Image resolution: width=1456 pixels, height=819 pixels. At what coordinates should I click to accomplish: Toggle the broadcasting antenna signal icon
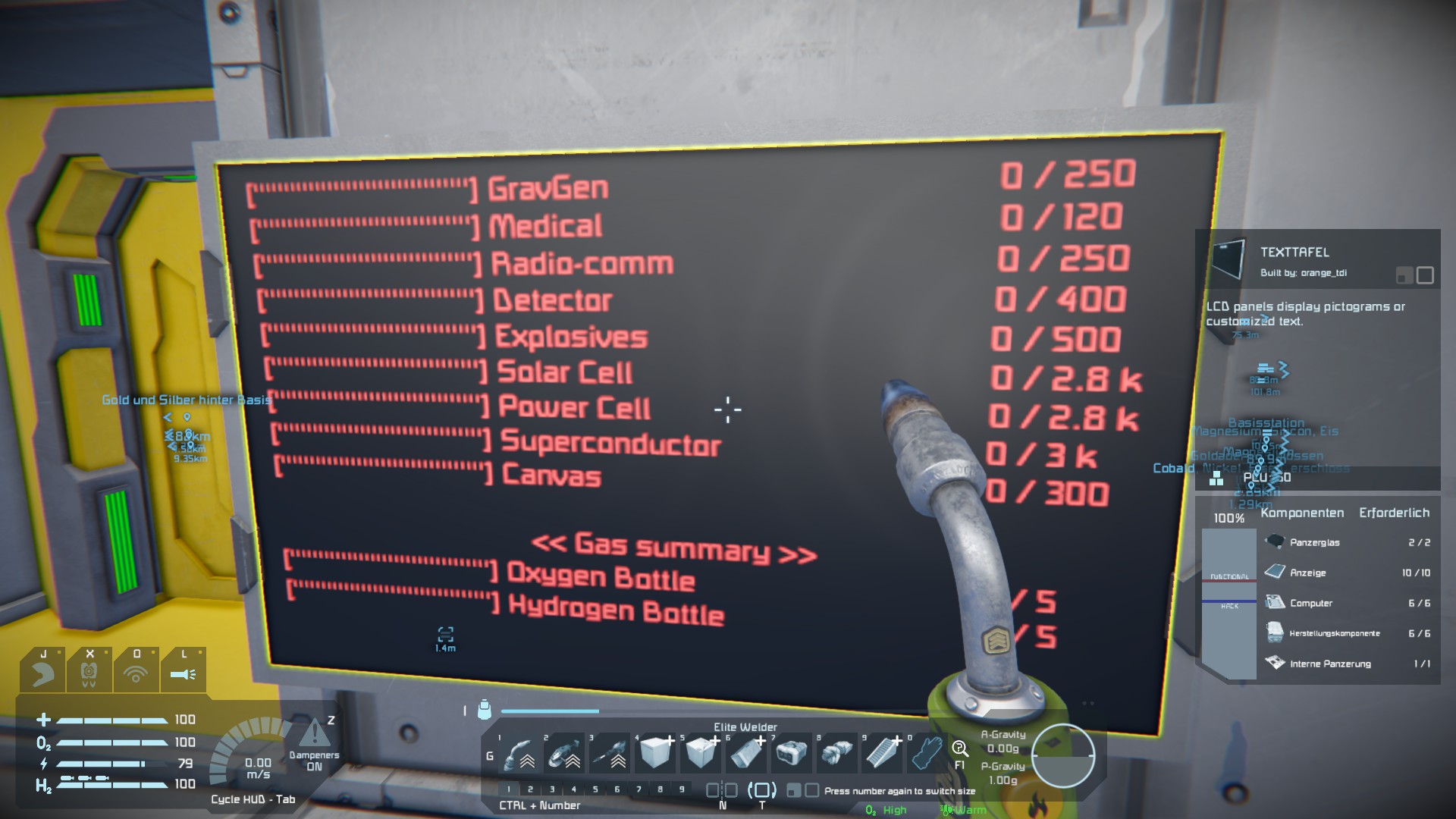click(136, 672)
